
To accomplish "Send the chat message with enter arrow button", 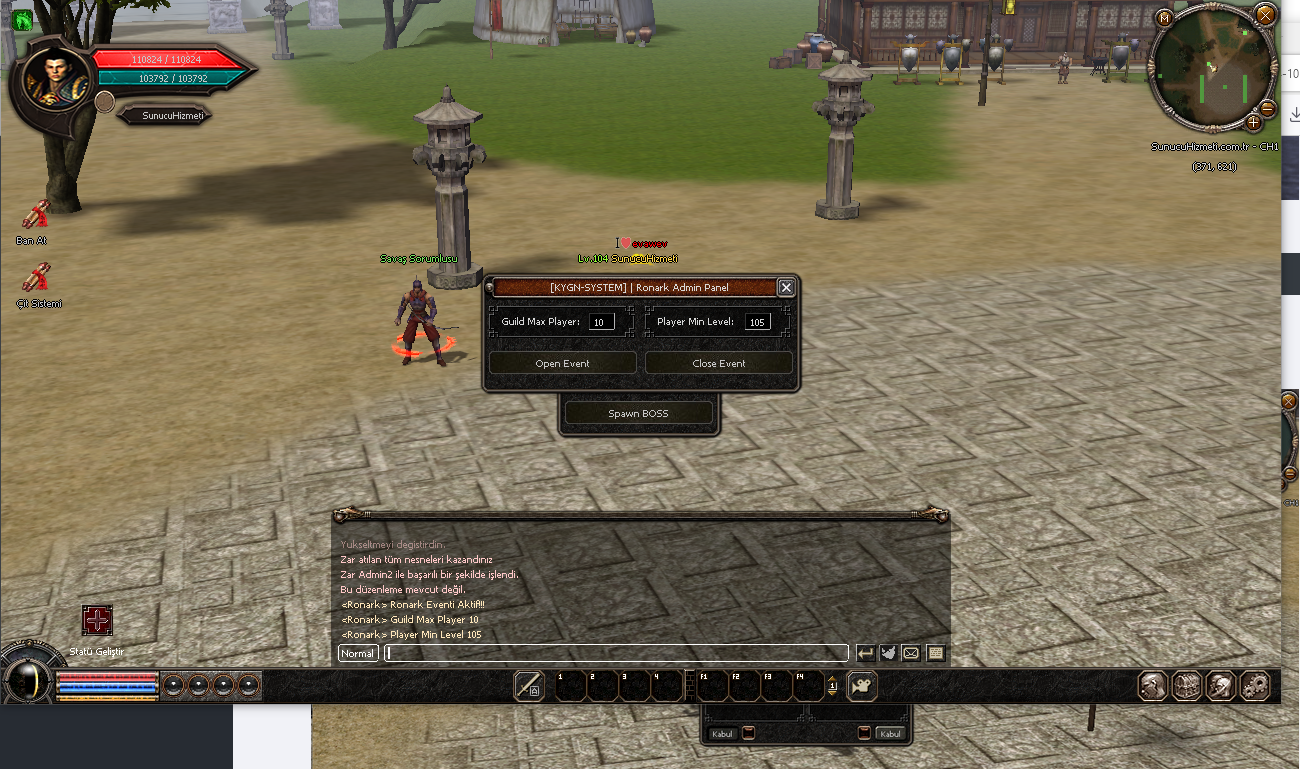I will (x=865, y=653).
